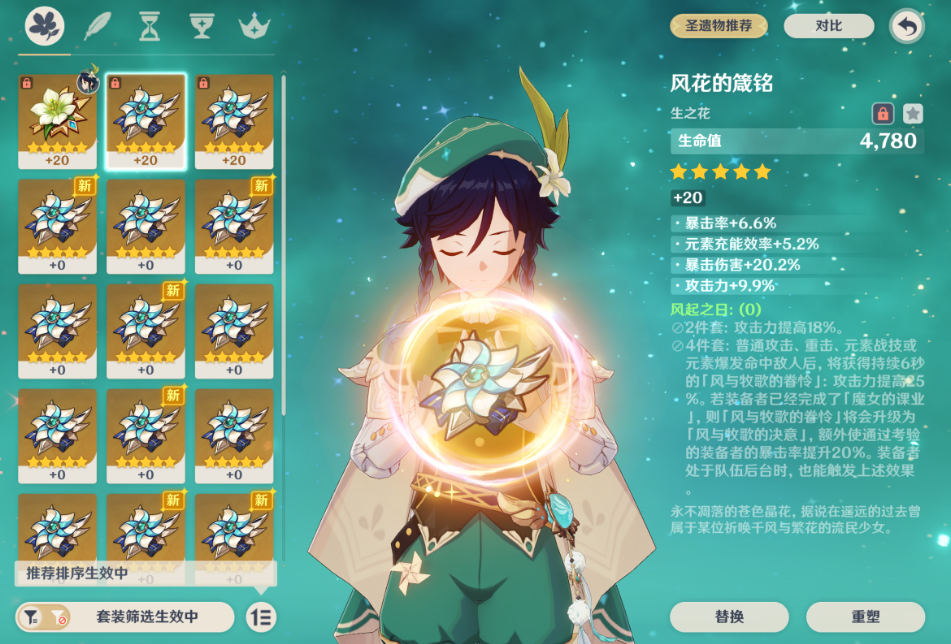This screenshot has height=644, width=951.
Task: Open the goblet artifact tab
Action: click(x=201, y=25)
